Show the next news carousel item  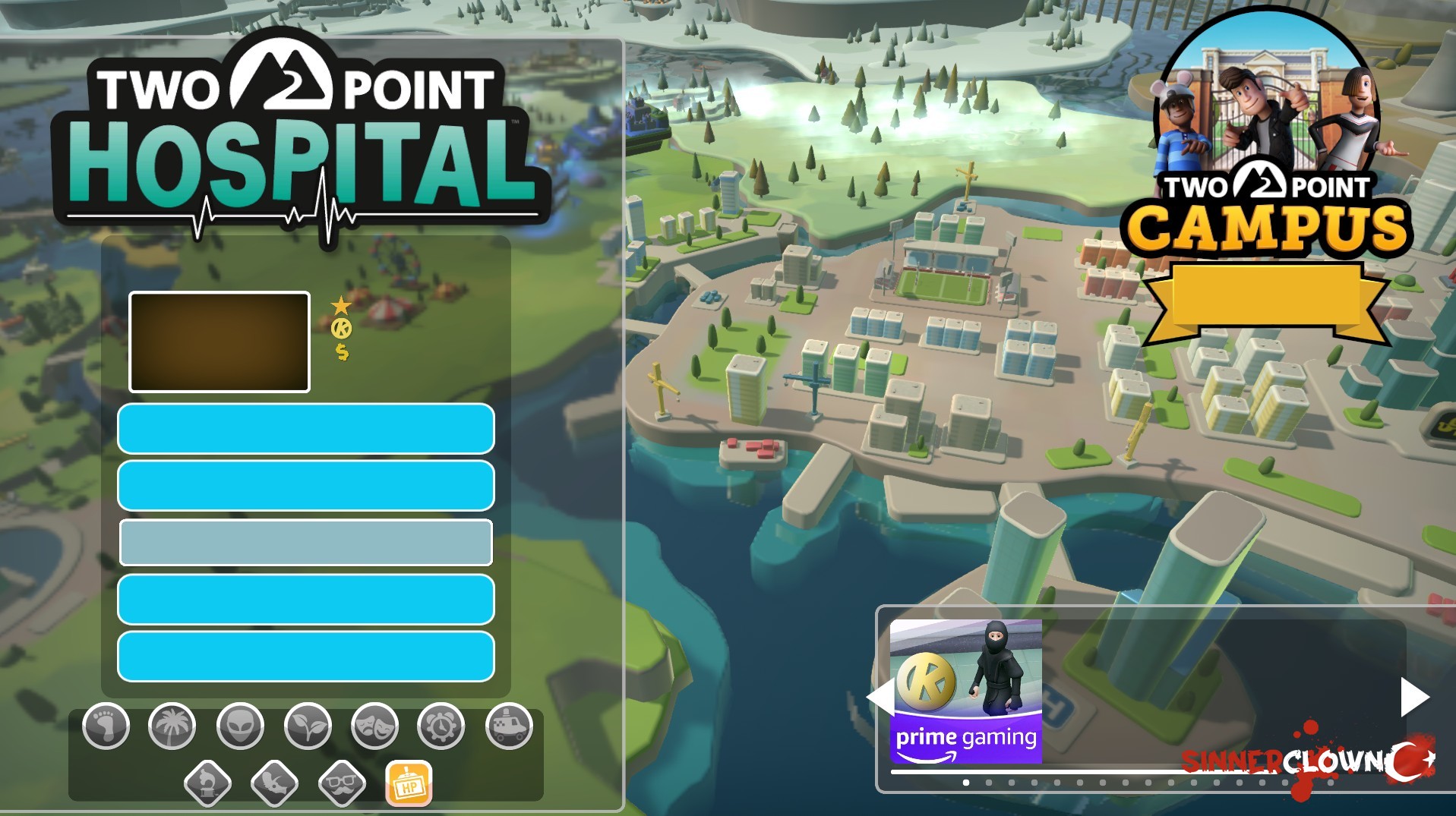tap(1413, 697)
